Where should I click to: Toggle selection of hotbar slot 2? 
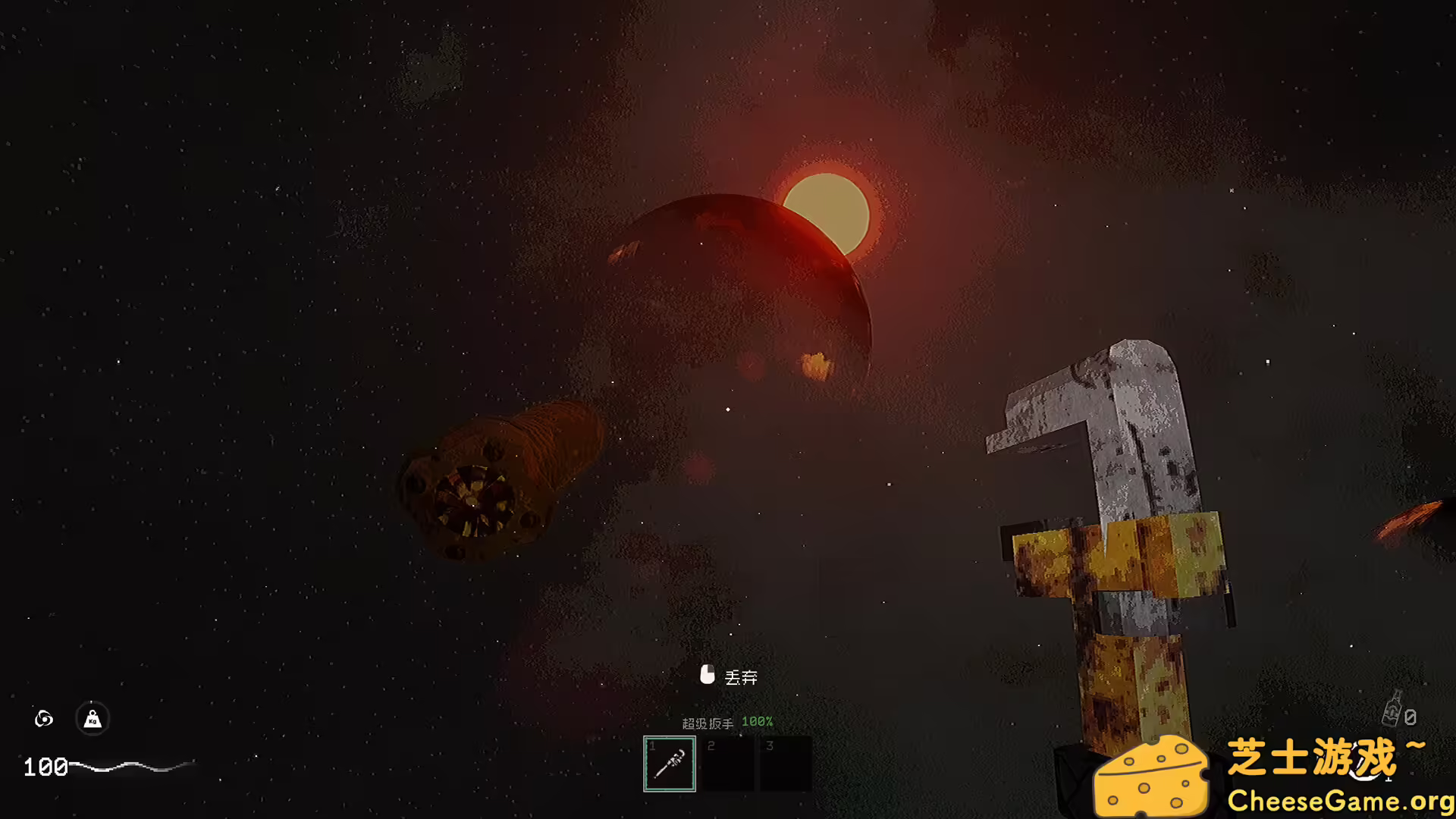[728, 762]
